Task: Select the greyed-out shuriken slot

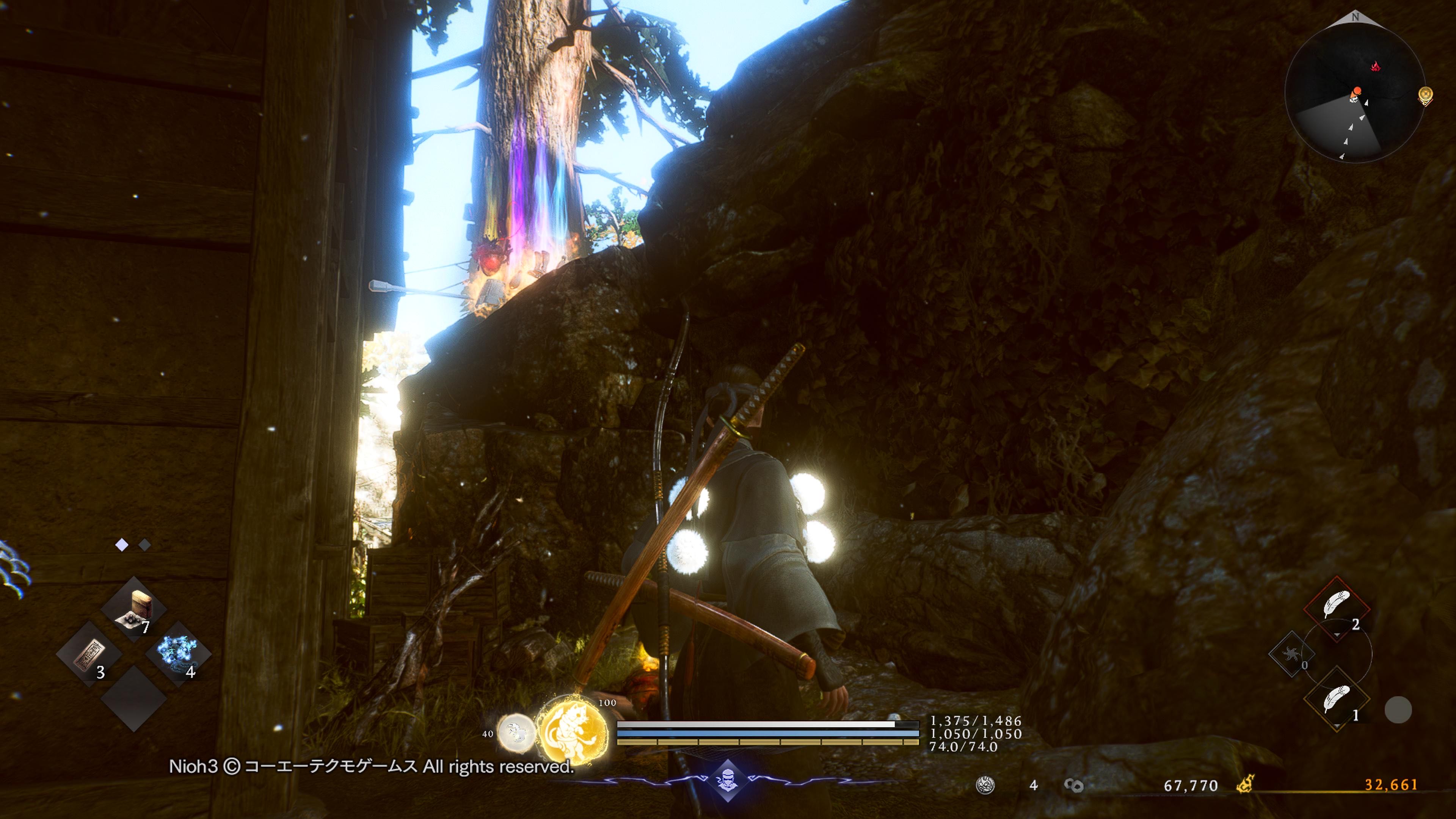Action: (1290, 654)
